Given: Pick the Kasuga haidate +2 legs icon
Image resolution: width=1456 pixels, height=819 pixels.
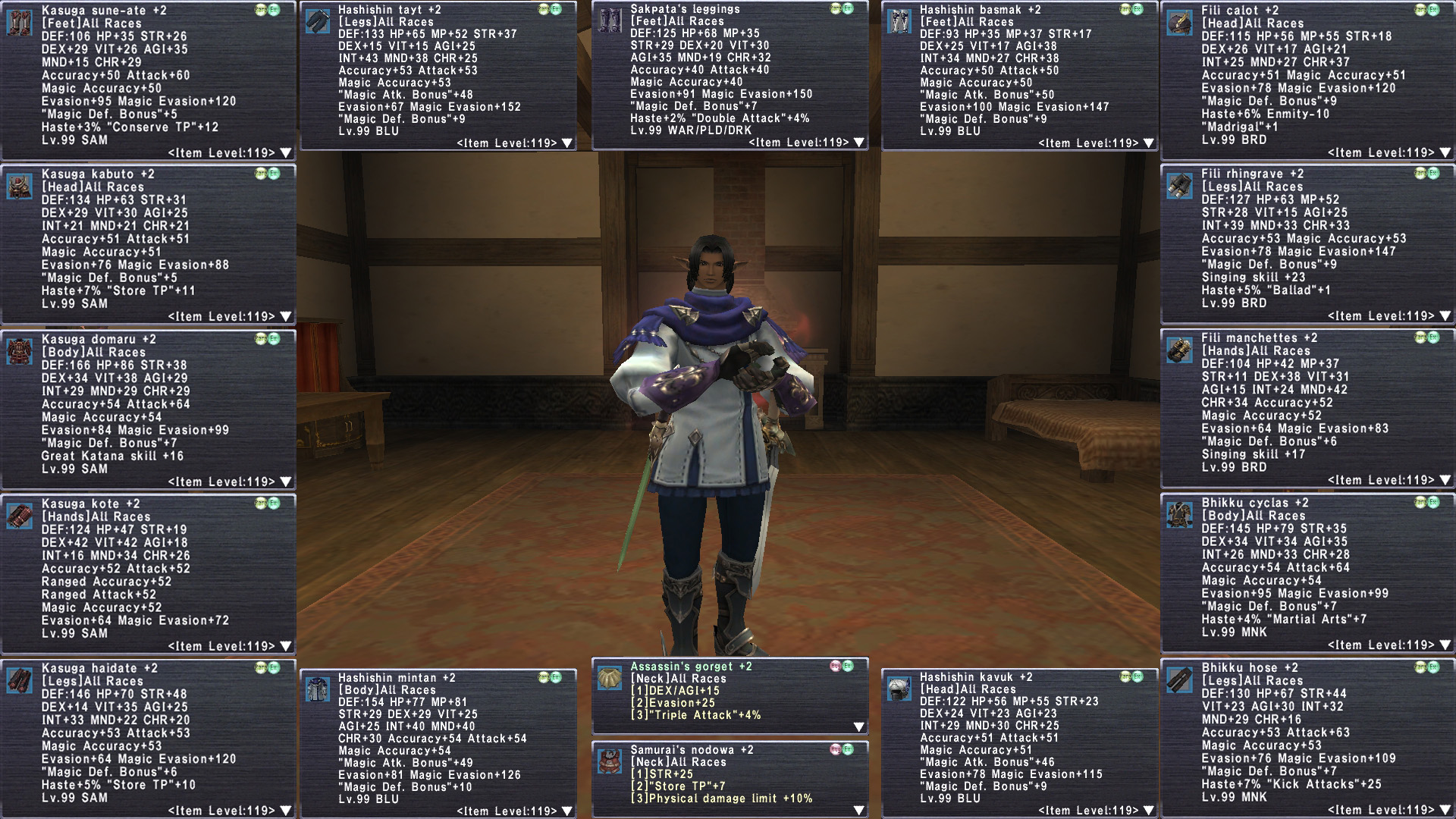Looking at the screenshot, I should (20, 681).
